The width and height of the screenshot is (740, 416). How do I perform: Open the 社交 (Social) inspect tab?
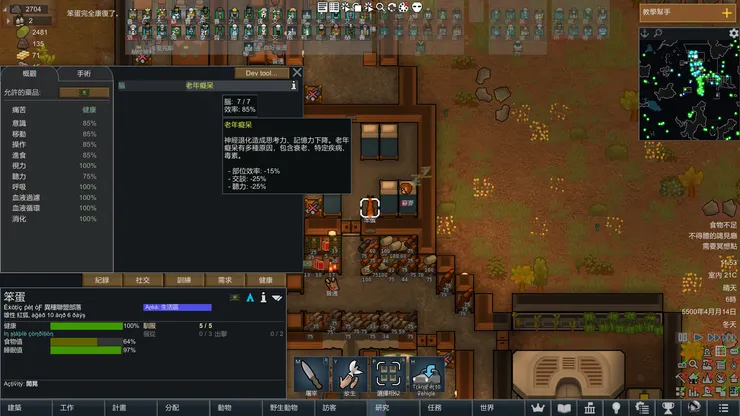tap(143, 280)
